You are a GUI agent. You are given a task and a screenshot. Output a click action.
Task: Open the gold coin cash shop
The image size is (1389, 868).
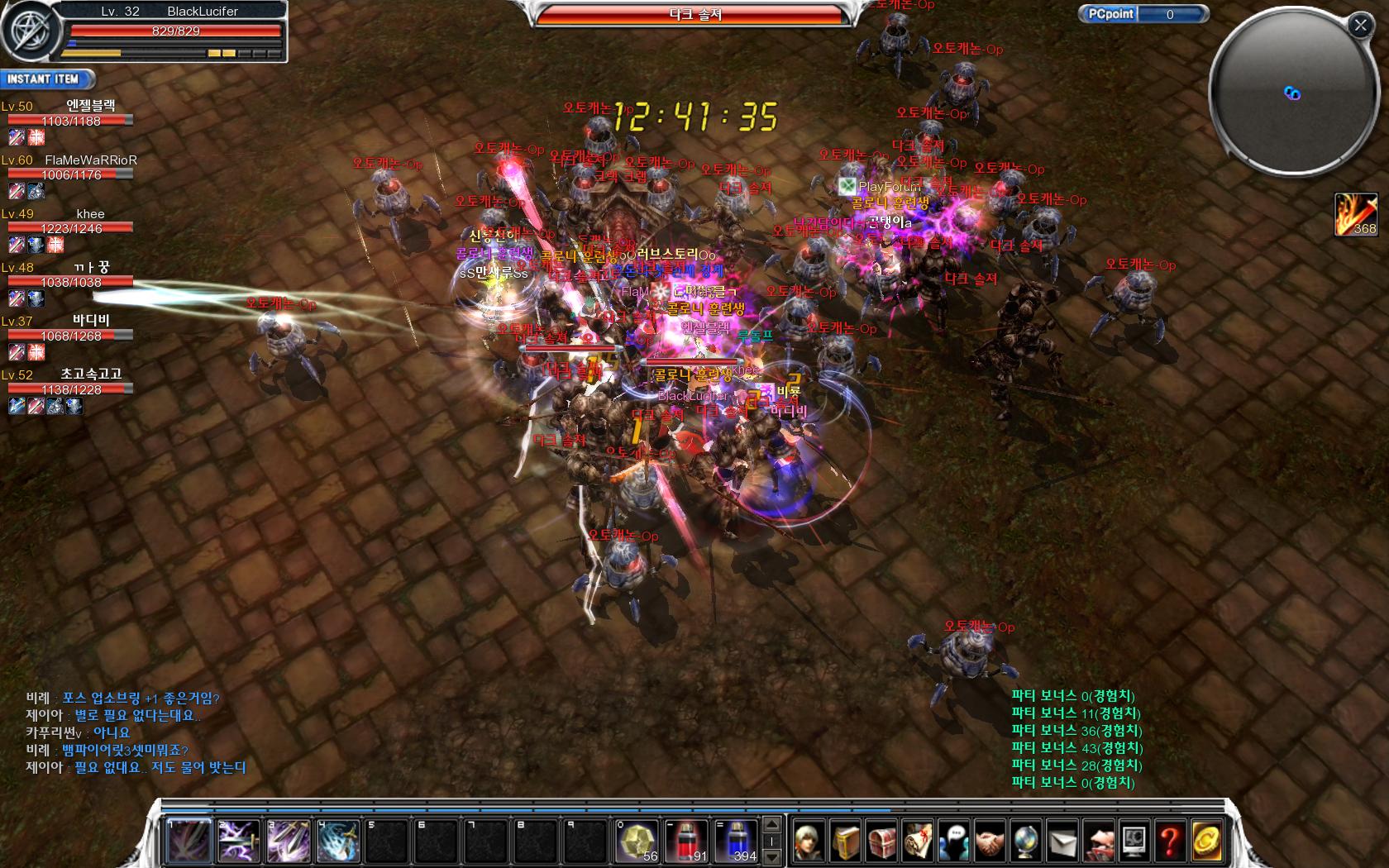(1206, 842)
